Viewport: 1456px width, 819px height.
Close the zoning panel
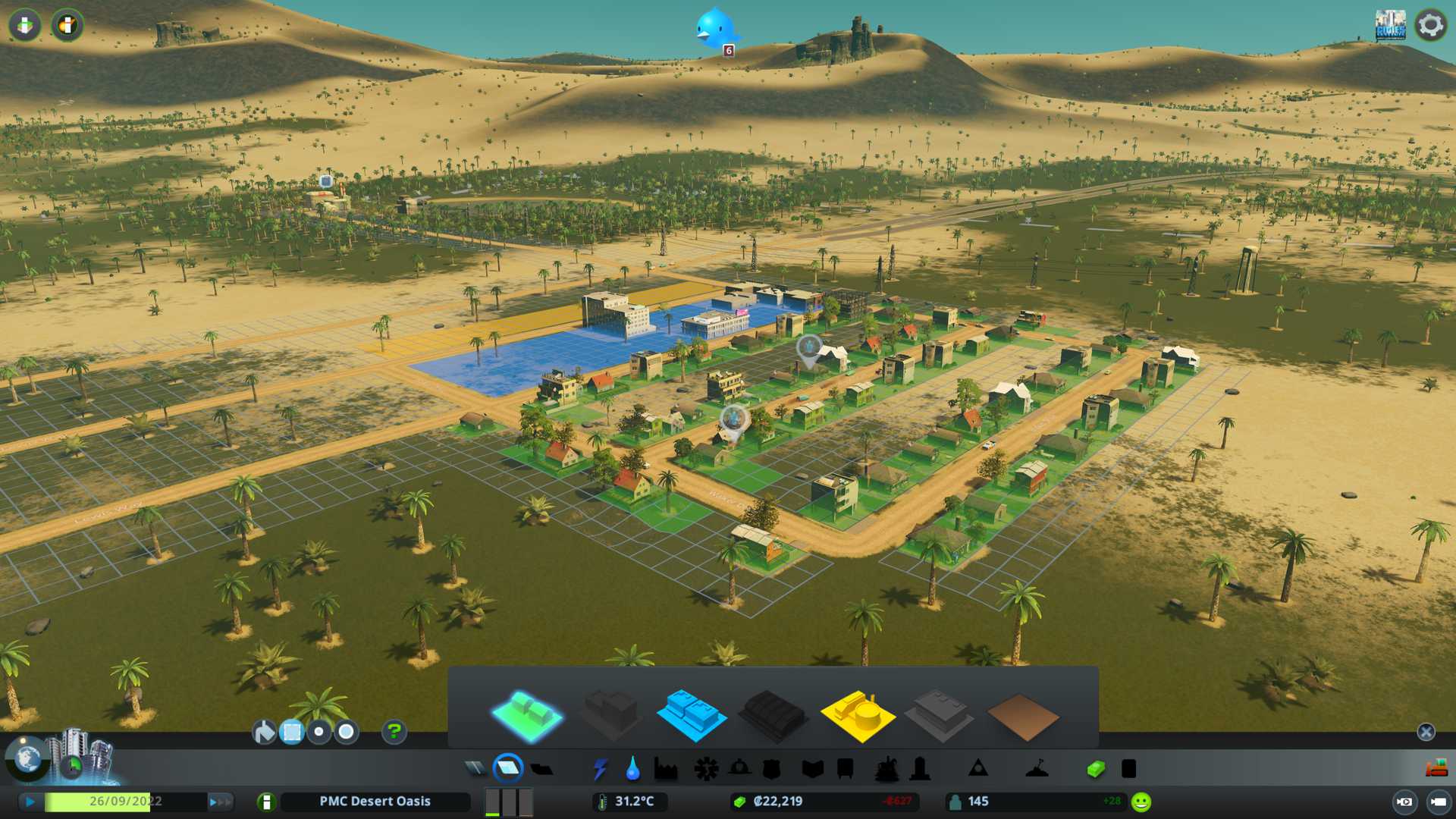tap(1426, 732)
